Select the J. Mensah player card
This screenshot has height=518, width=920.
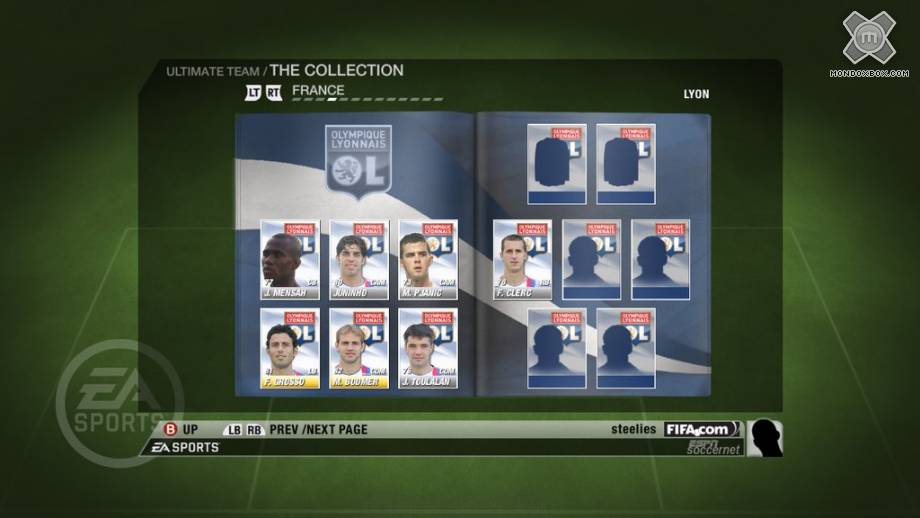coord(290,260)
